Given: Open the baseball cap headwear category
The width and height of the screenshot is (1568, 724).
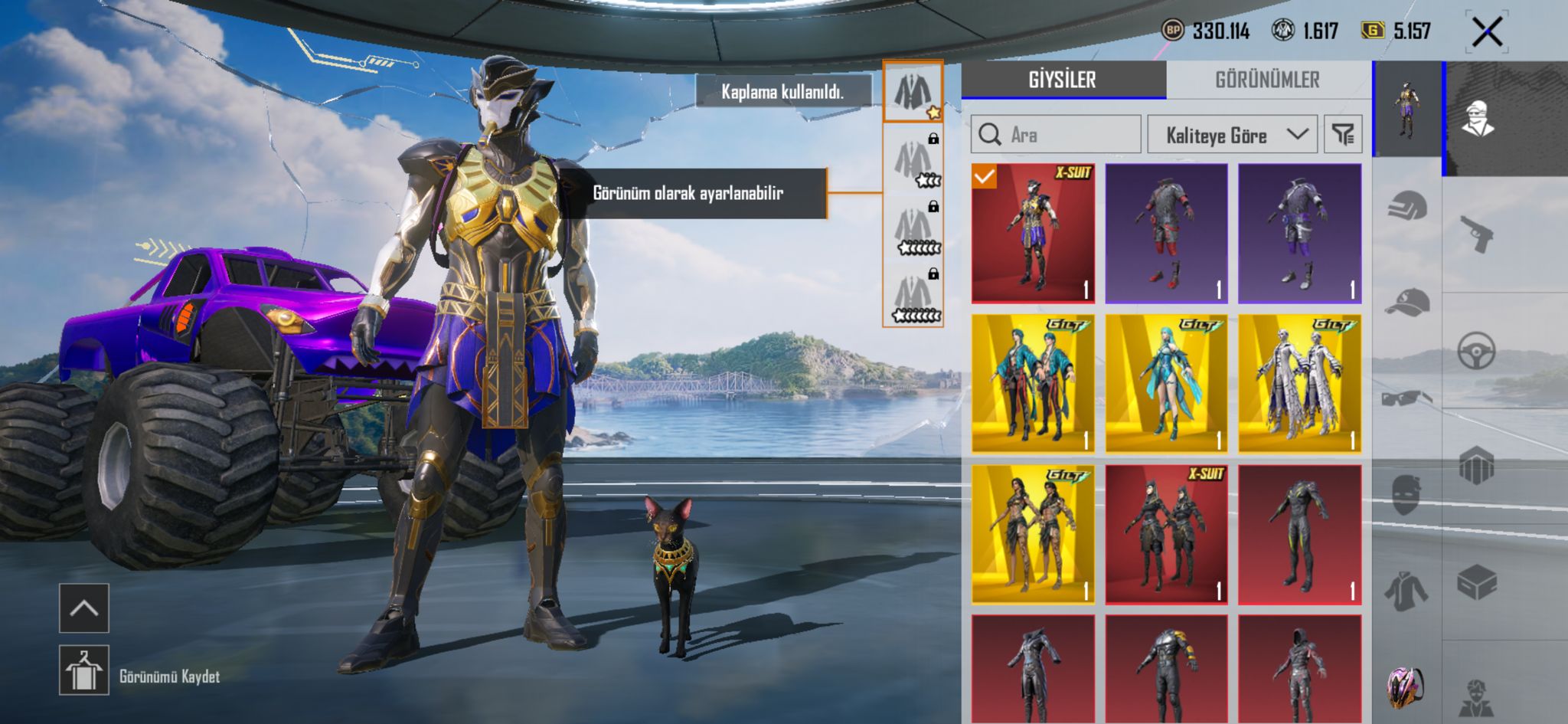Looking at the screenshot, I should coord(1407,303).
